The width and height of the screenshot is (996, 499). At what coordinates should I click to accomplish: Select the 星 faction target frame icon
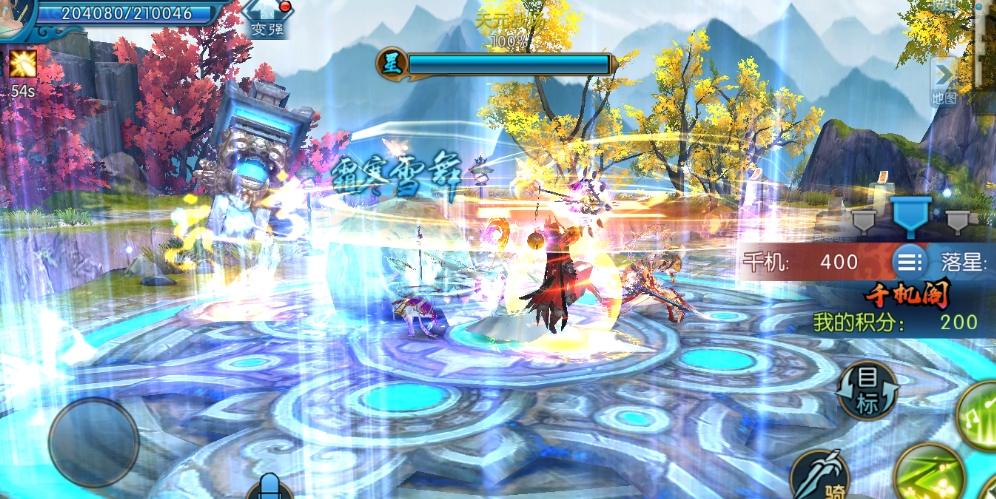pos(391,63)
